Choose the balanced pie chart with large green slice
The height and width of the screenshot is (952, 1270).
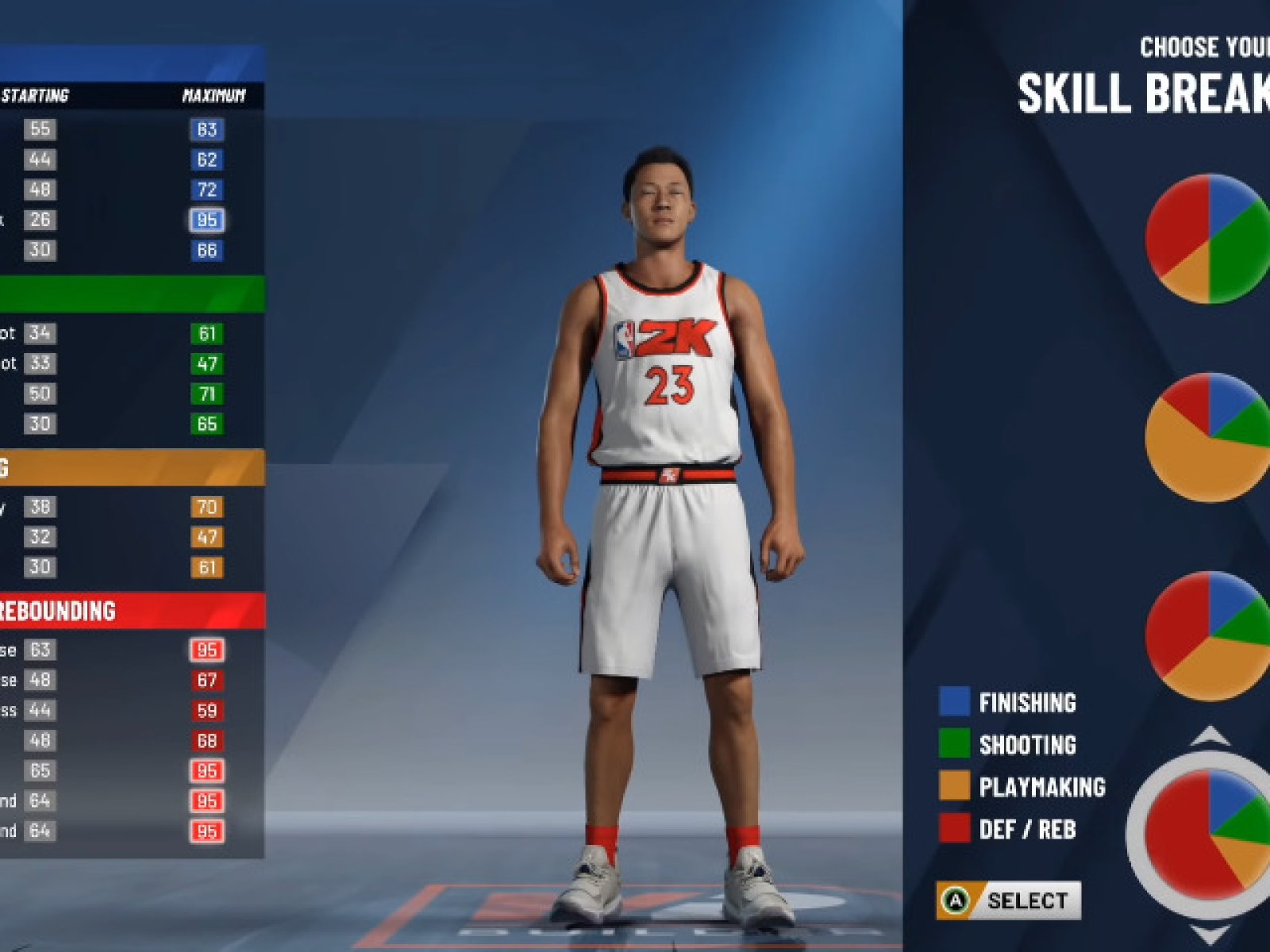pos(1208,239)
